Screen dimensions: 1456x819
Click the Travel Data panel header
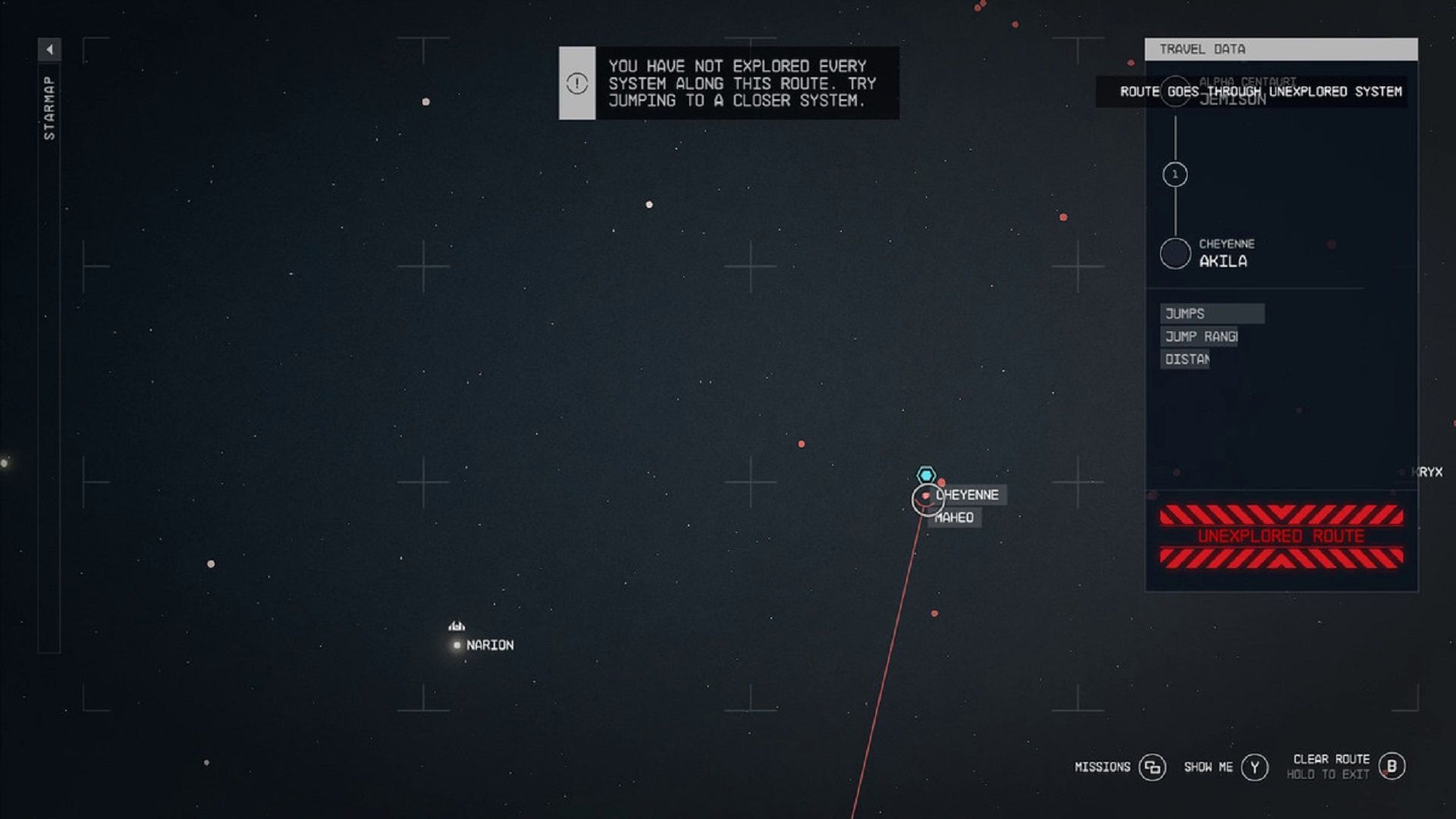pyautogui.click(x=1281, y=49)
